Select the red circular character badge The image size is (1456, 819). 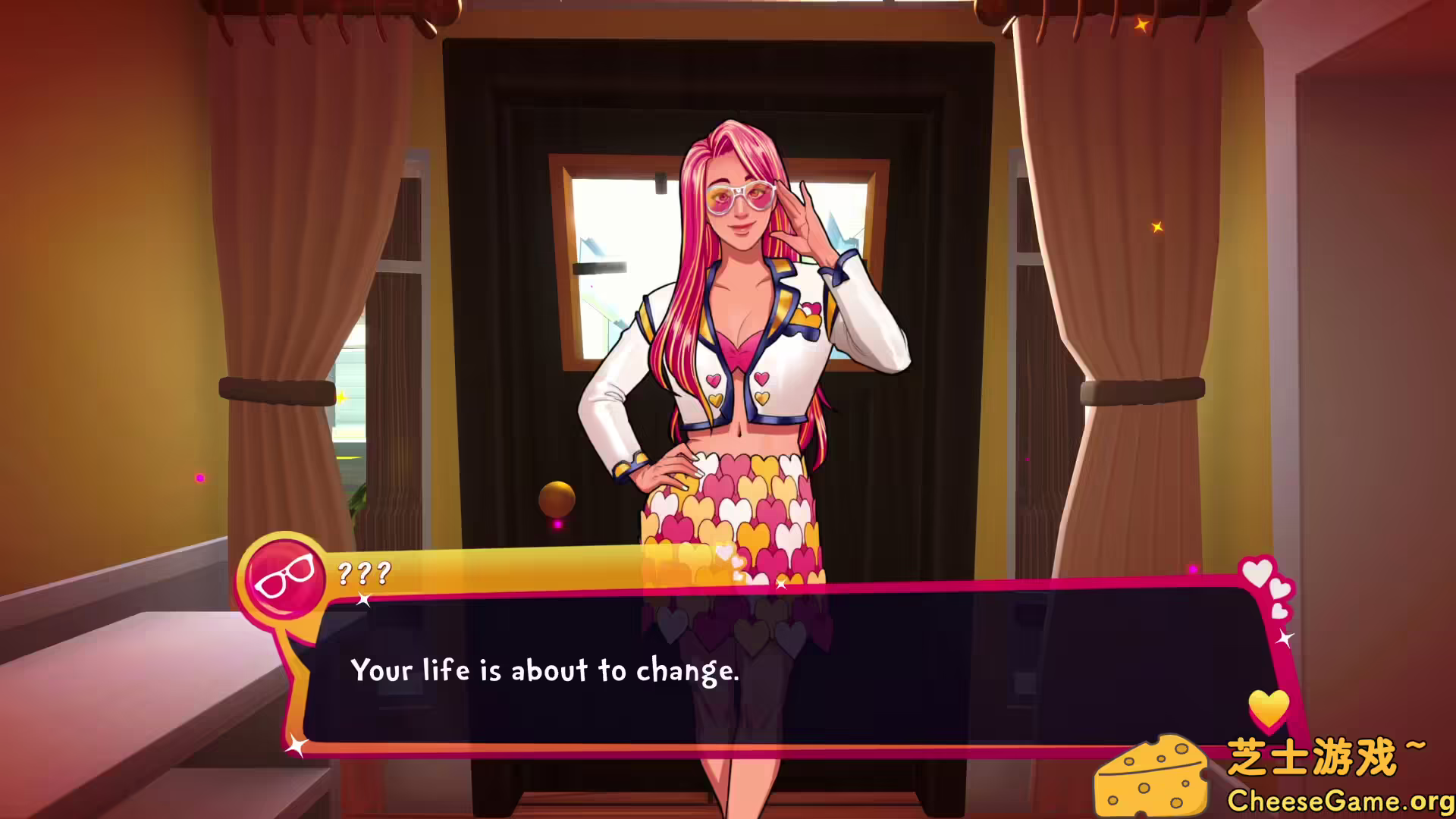pos(287,576)
